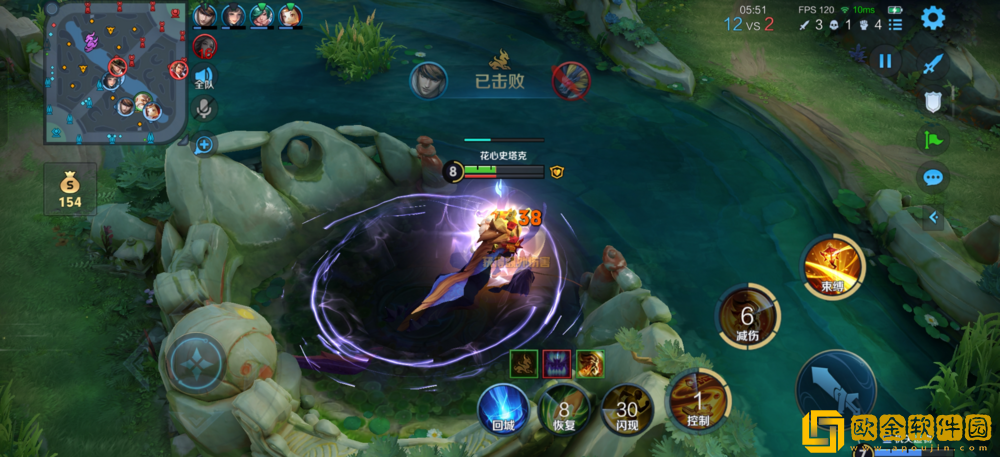The image size is (1000, 457).
Task: Activate the 控制 skill
Action: tap(698, 402)
